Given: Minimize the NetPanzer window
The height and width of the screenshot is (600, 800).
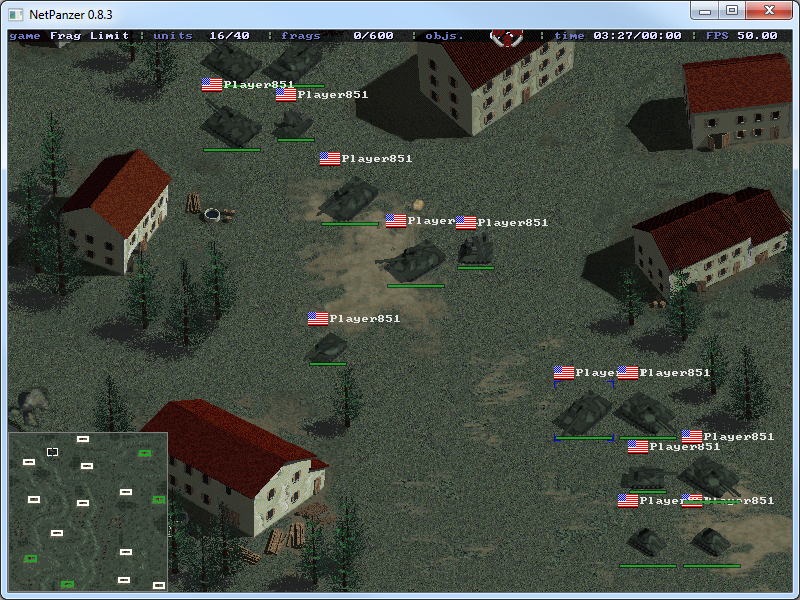Looking at the screenshot, I should pos(706,11).
